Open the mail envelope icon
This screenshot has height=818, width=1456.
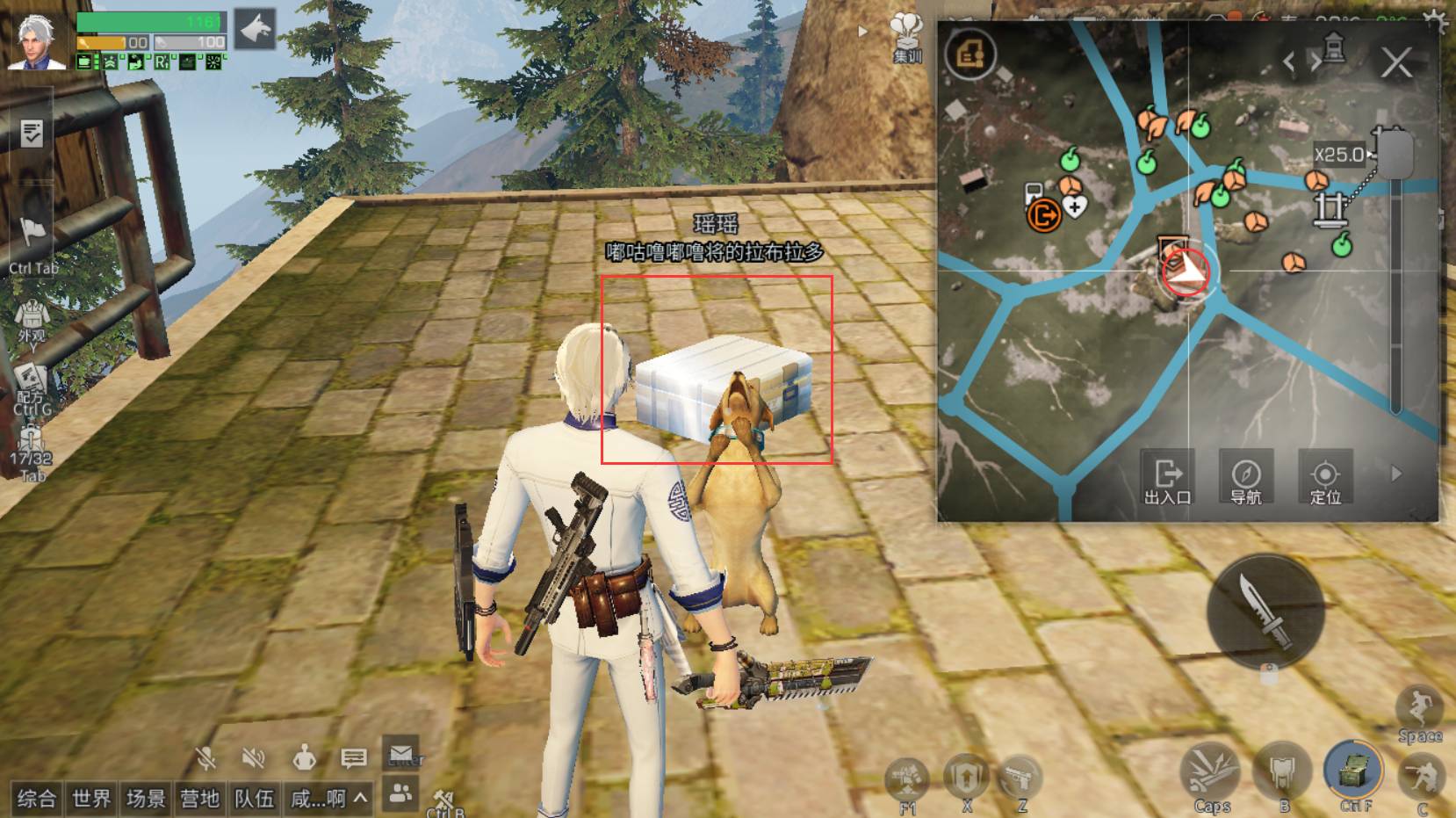click(x=401, y=754)
